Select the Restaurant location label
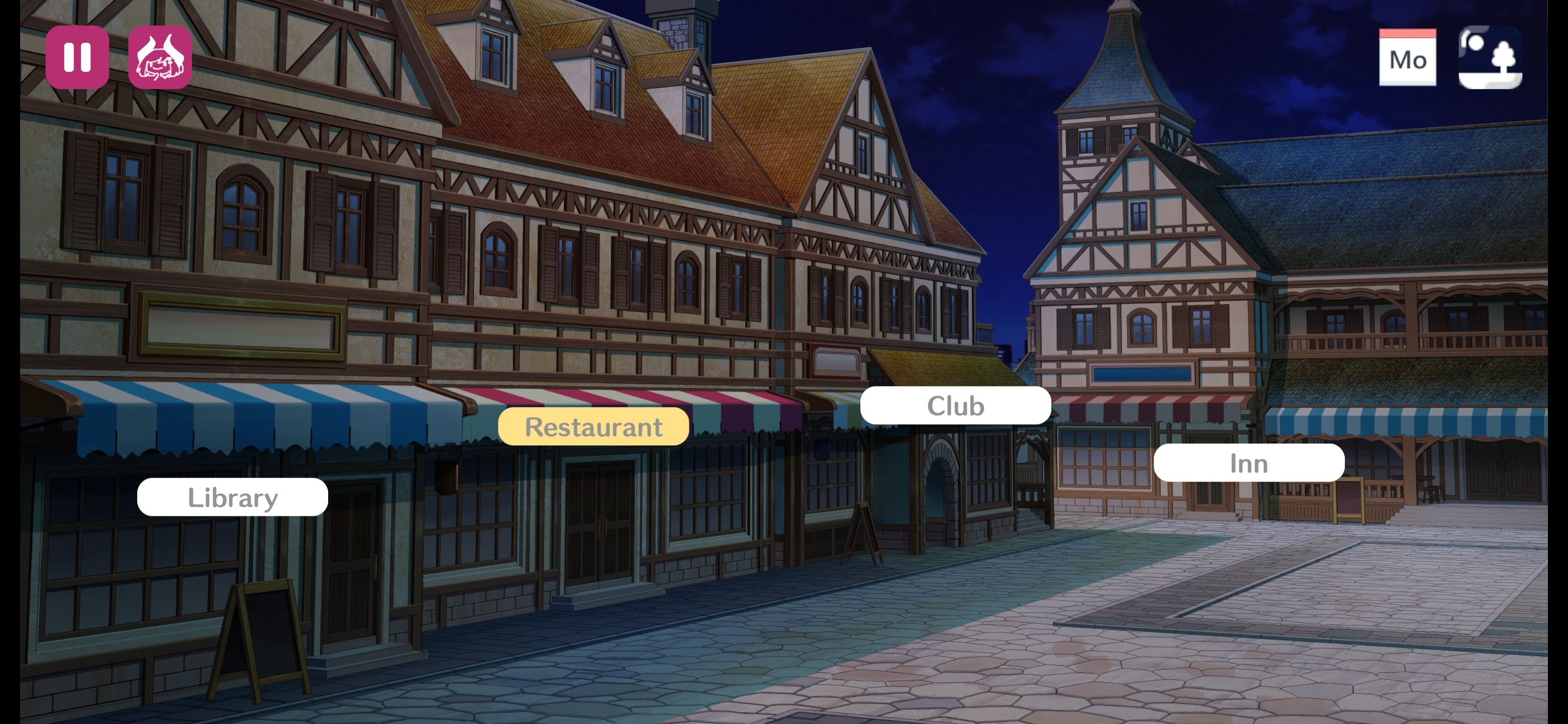The width and height of the screenshot is (1568, 724). pyautogui.click(x=594, y=426)
